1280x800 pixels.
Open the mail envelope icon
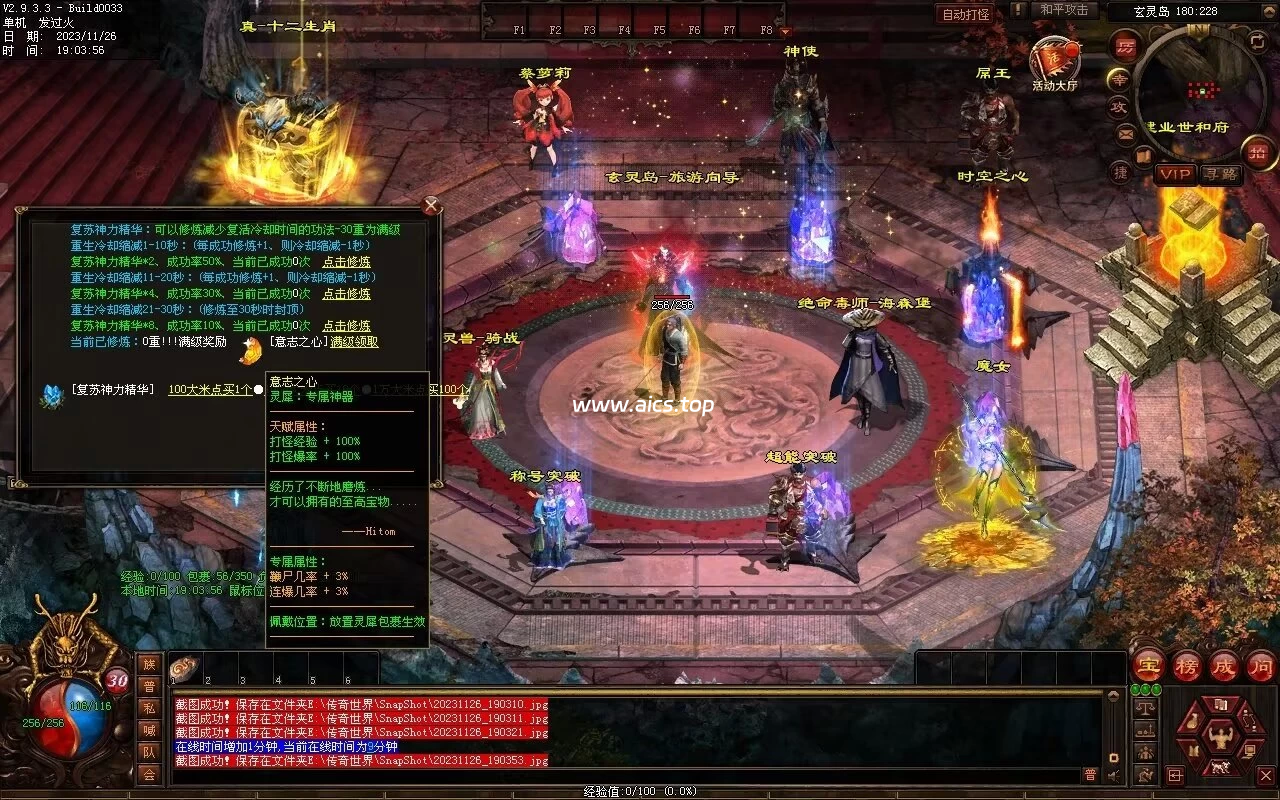[1125, 133]
